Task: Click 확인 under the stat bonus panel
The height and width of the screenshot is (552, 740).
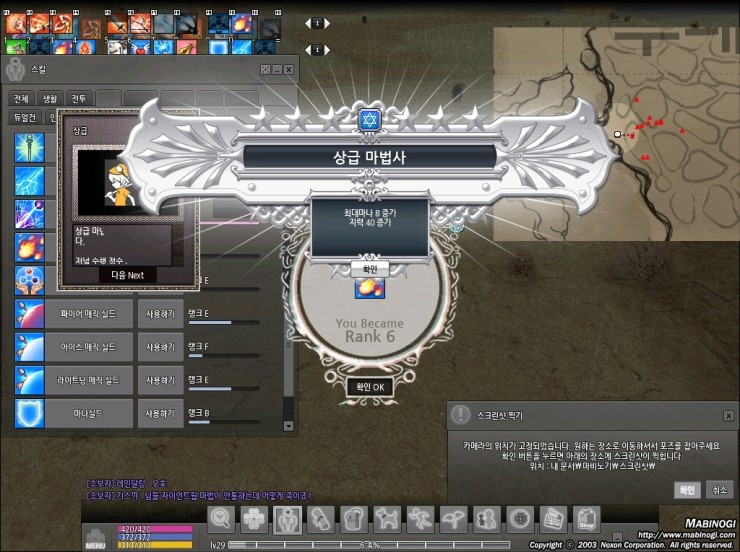Action: pyautogui.click(x=369, y=269)
